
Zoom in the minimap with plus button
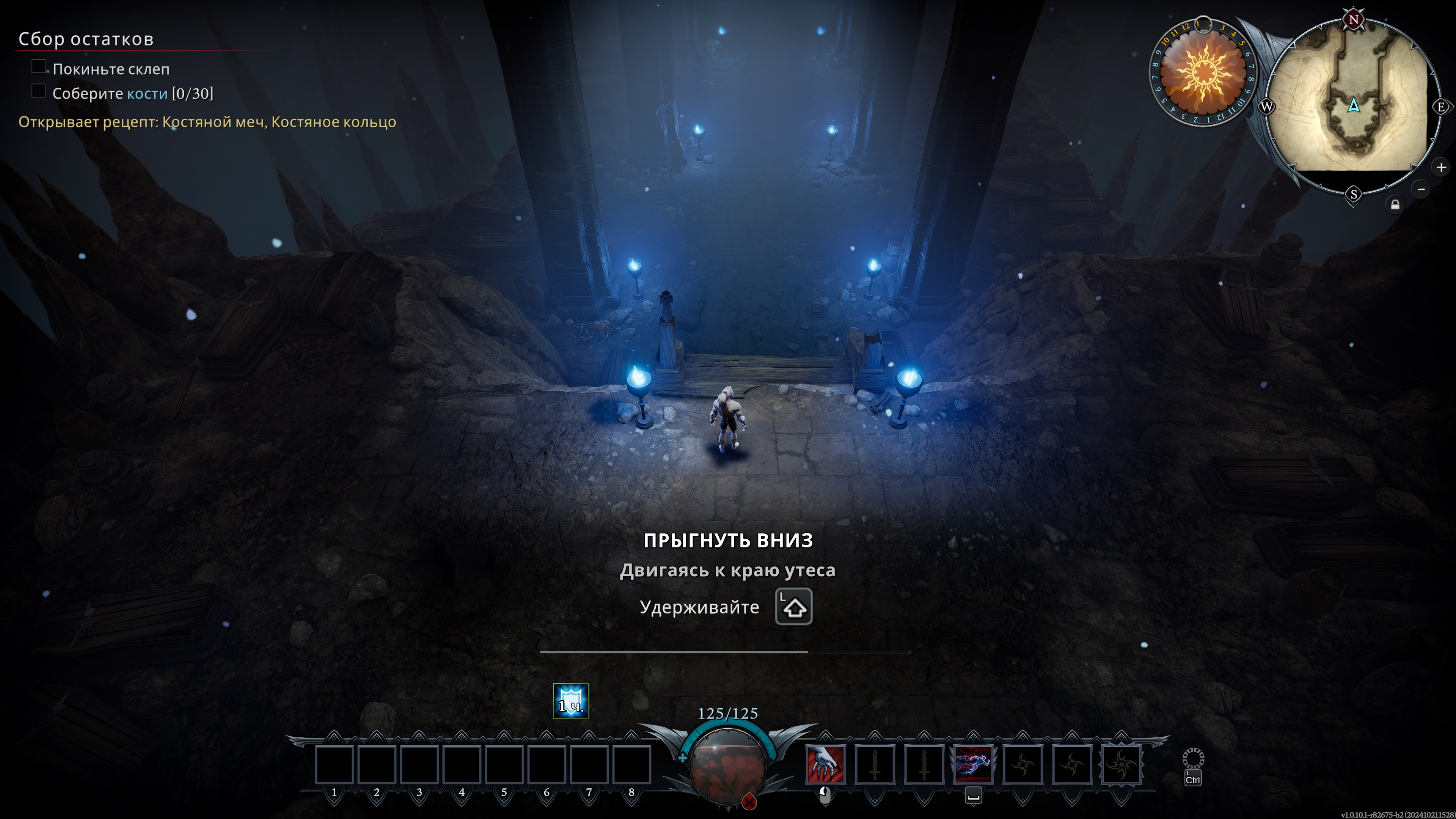coord(1441,167)
